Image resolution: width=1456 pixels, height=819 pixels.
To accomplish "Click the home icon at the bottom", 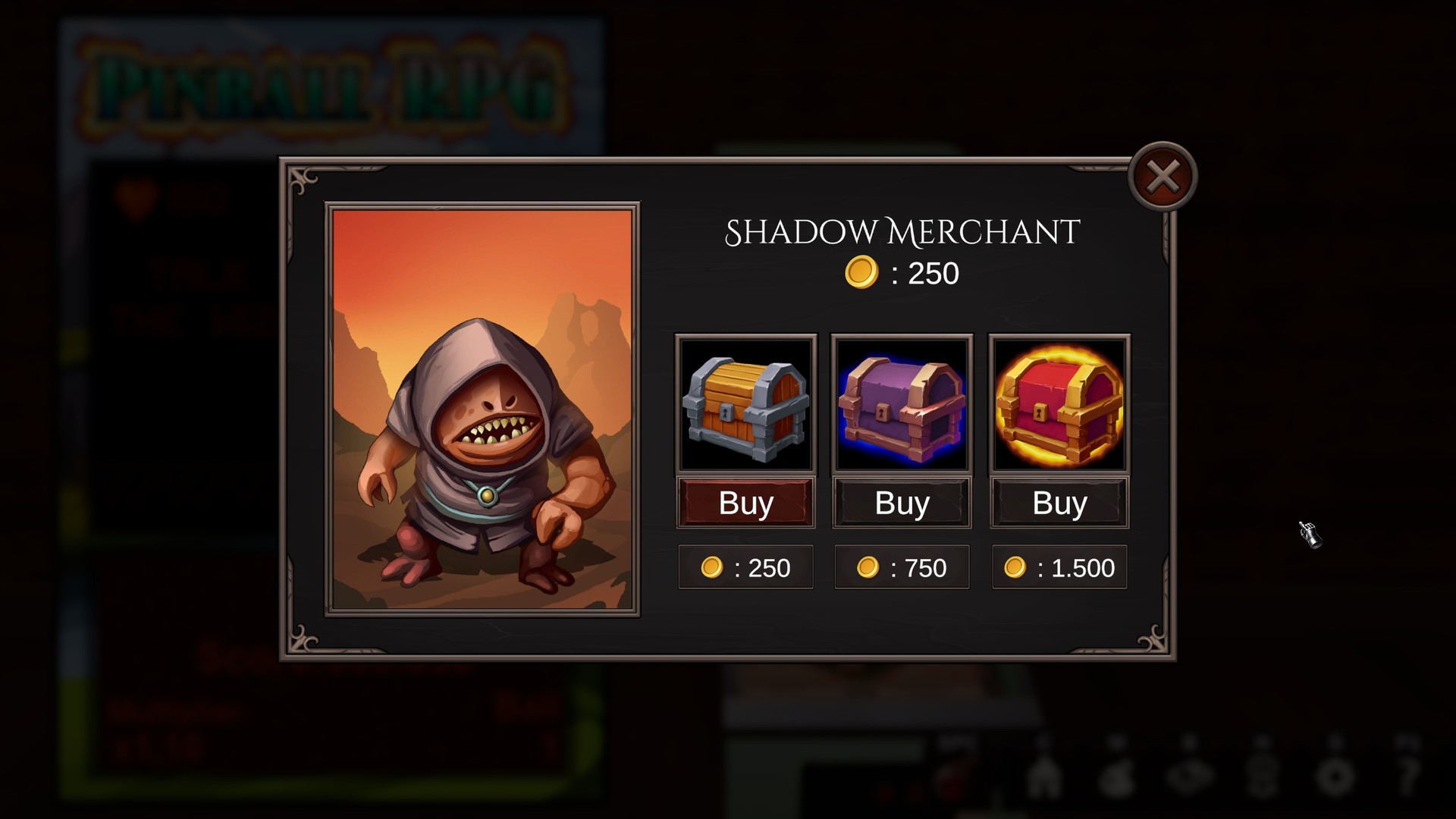I will point(1043,776).
